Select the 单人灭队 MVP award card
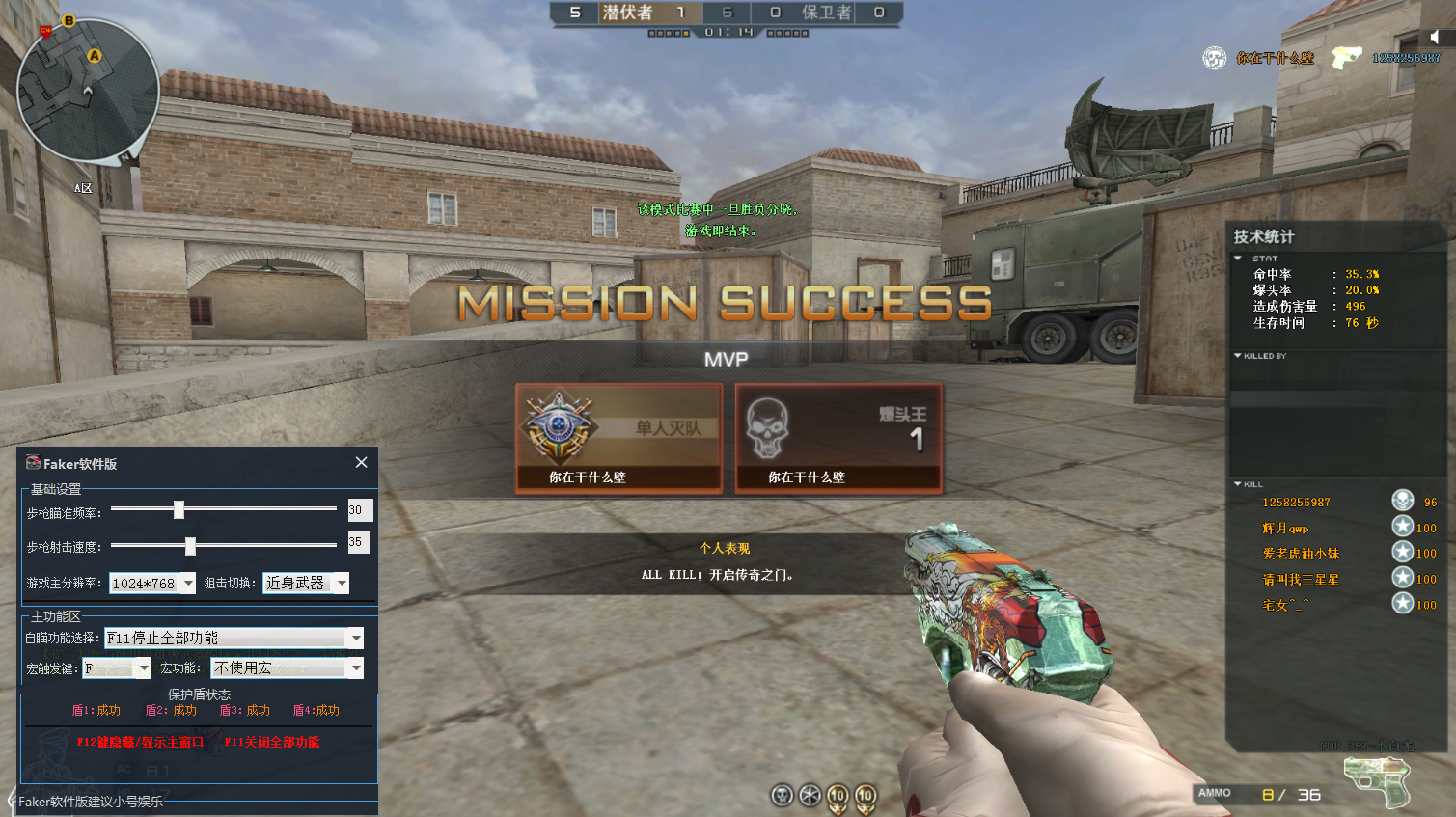 pyautogui.click(x=618, y=438)
